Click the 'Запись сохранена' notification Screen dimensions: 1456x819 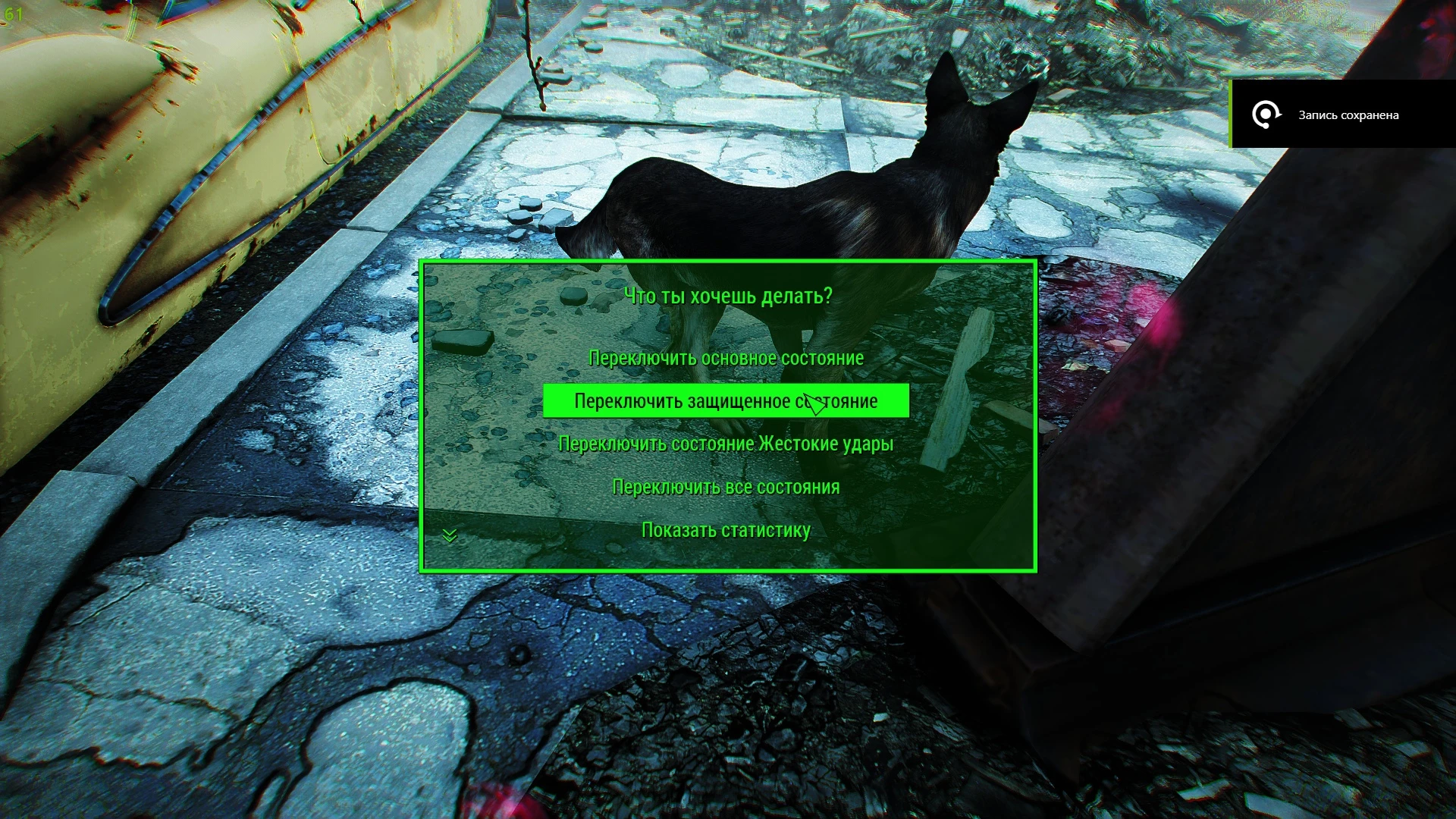(x=1347, y=115)
